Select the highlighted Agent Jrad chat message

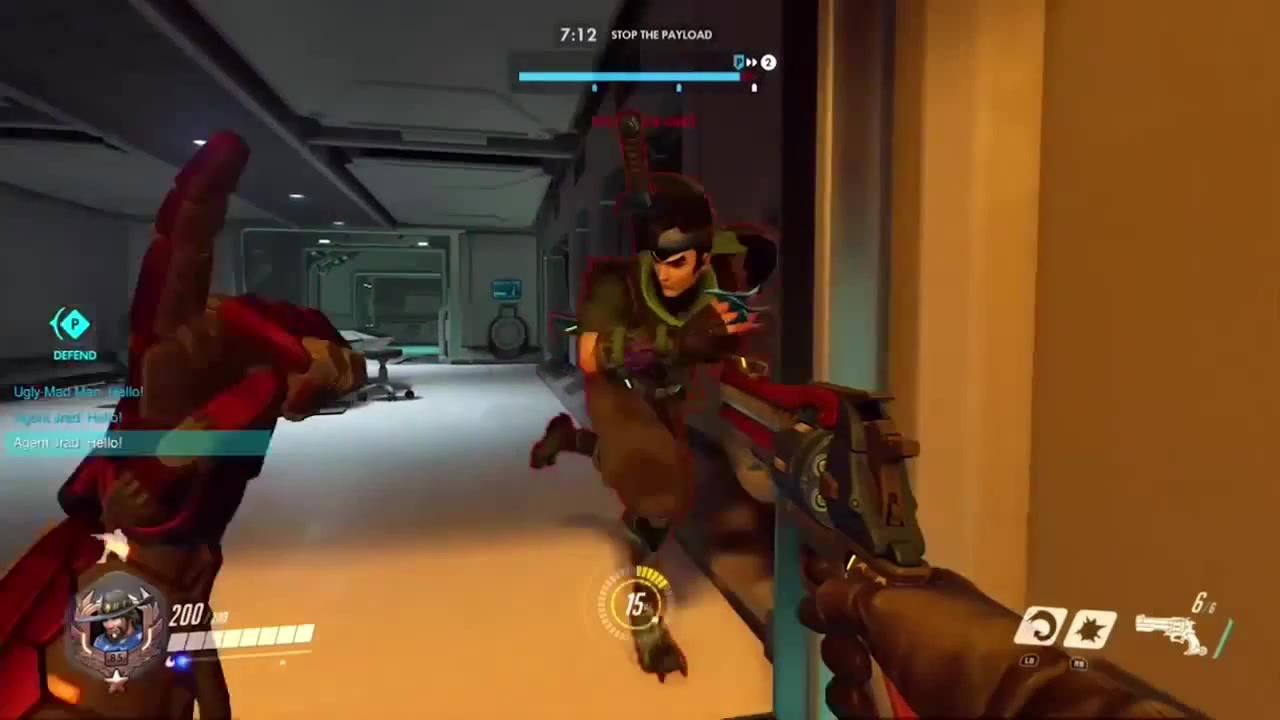(66, 443)
